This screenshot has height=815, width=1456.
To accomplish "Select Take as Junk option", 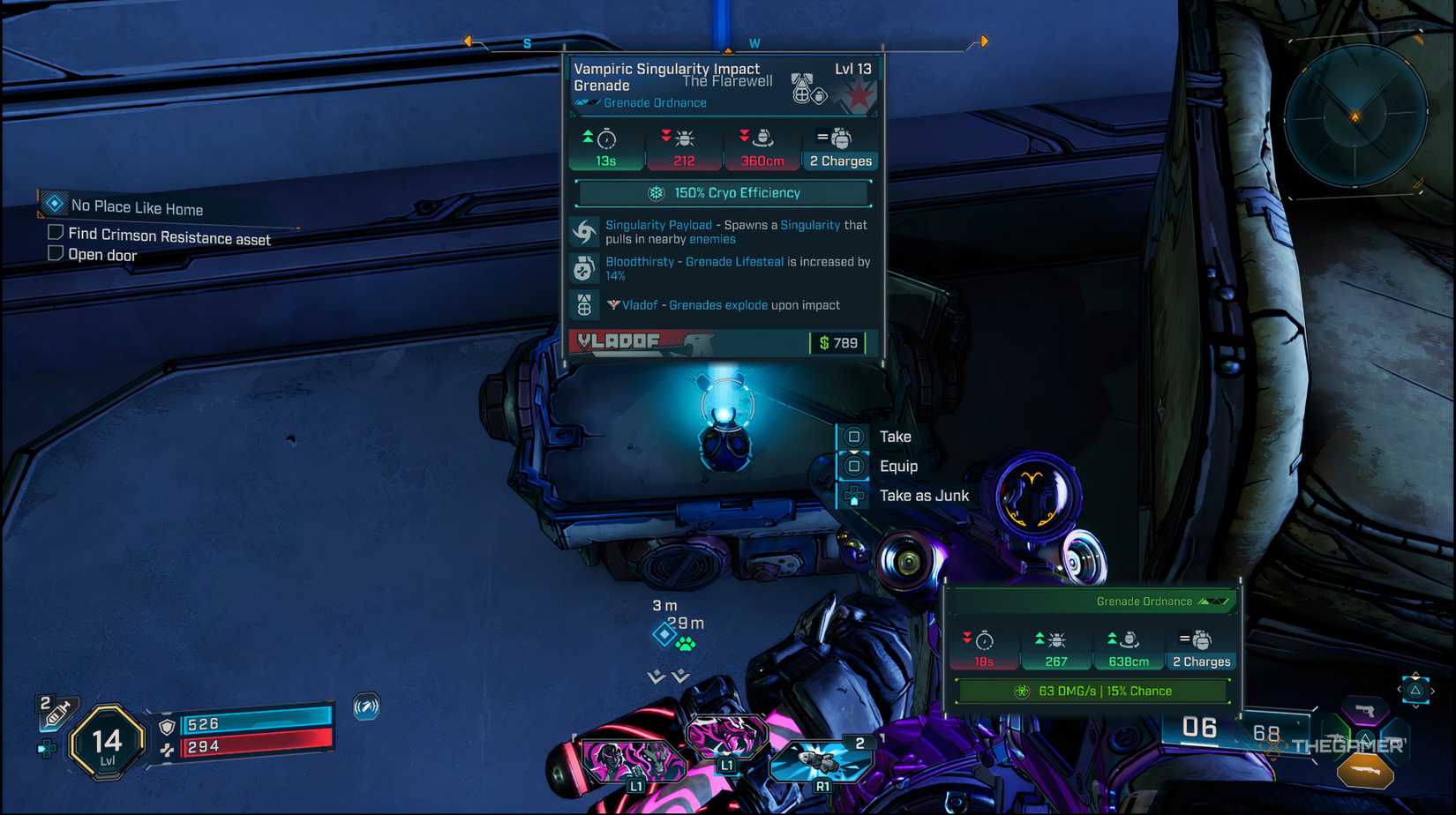I will click(923, 495).
